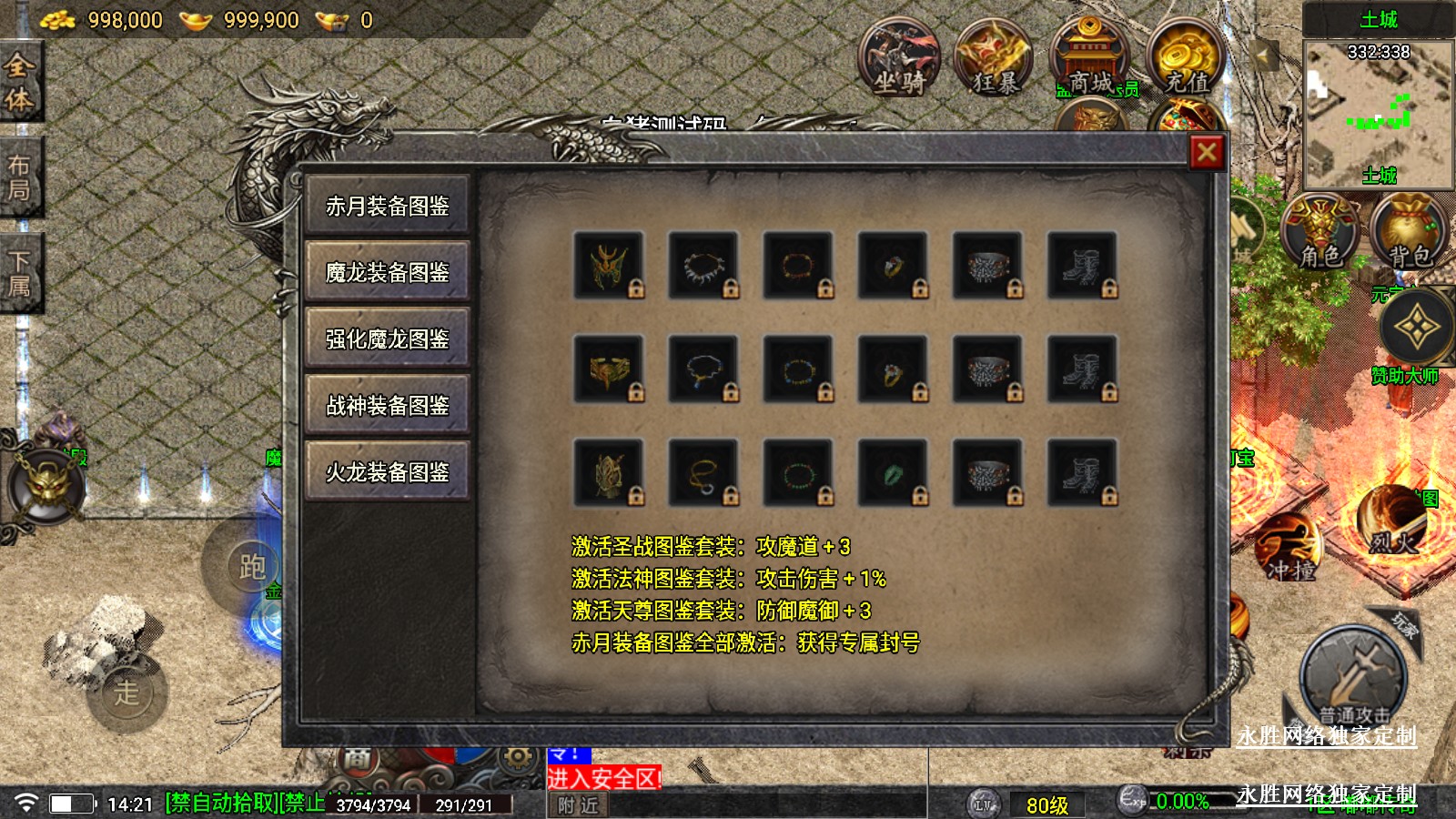Tap the 普通攻击 basic attack button
1456x819 pixels.
coord(1354,678)
